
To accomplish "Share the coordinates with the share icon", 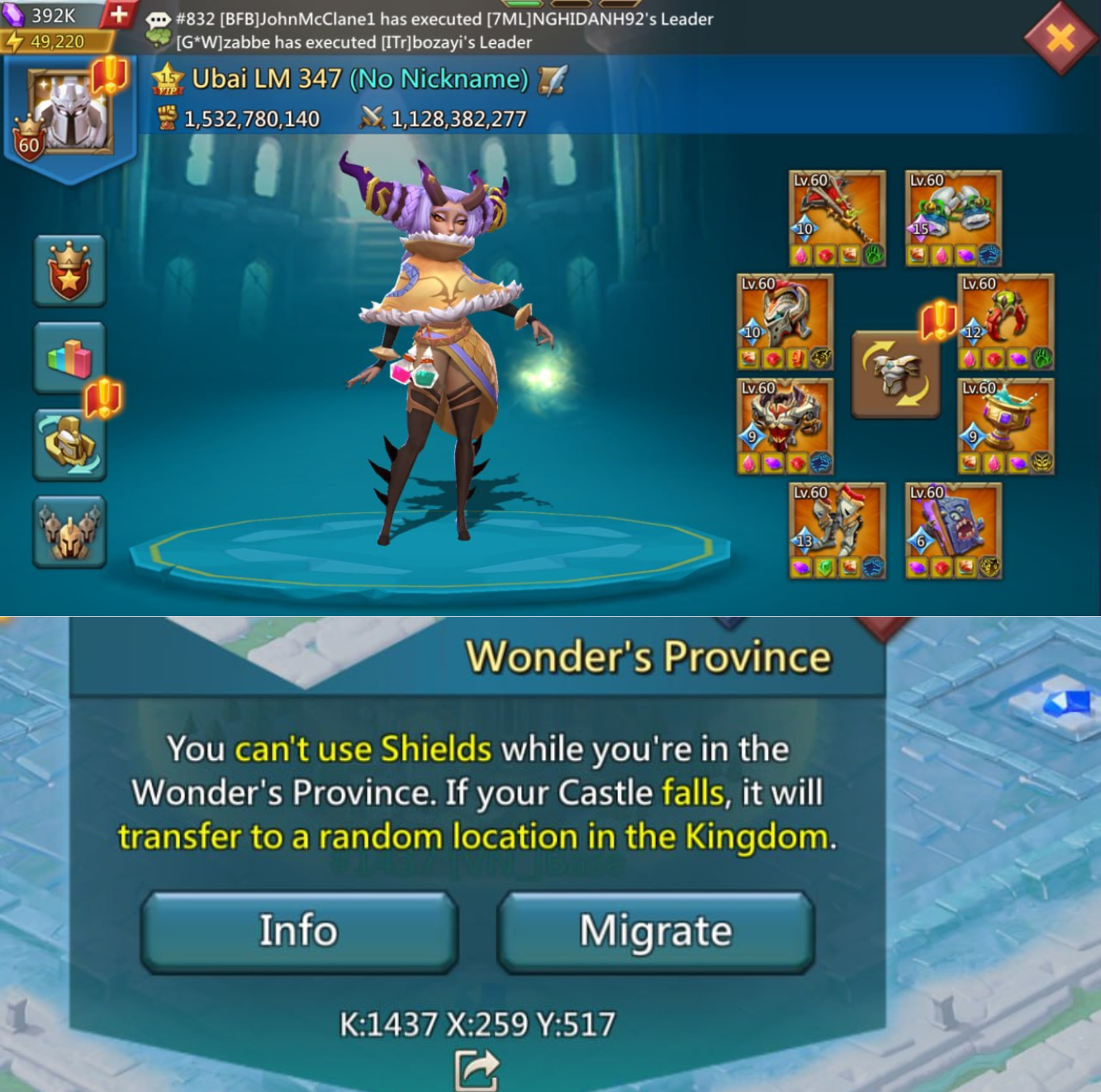I will pyautogui.click(x=477, y=1071).
